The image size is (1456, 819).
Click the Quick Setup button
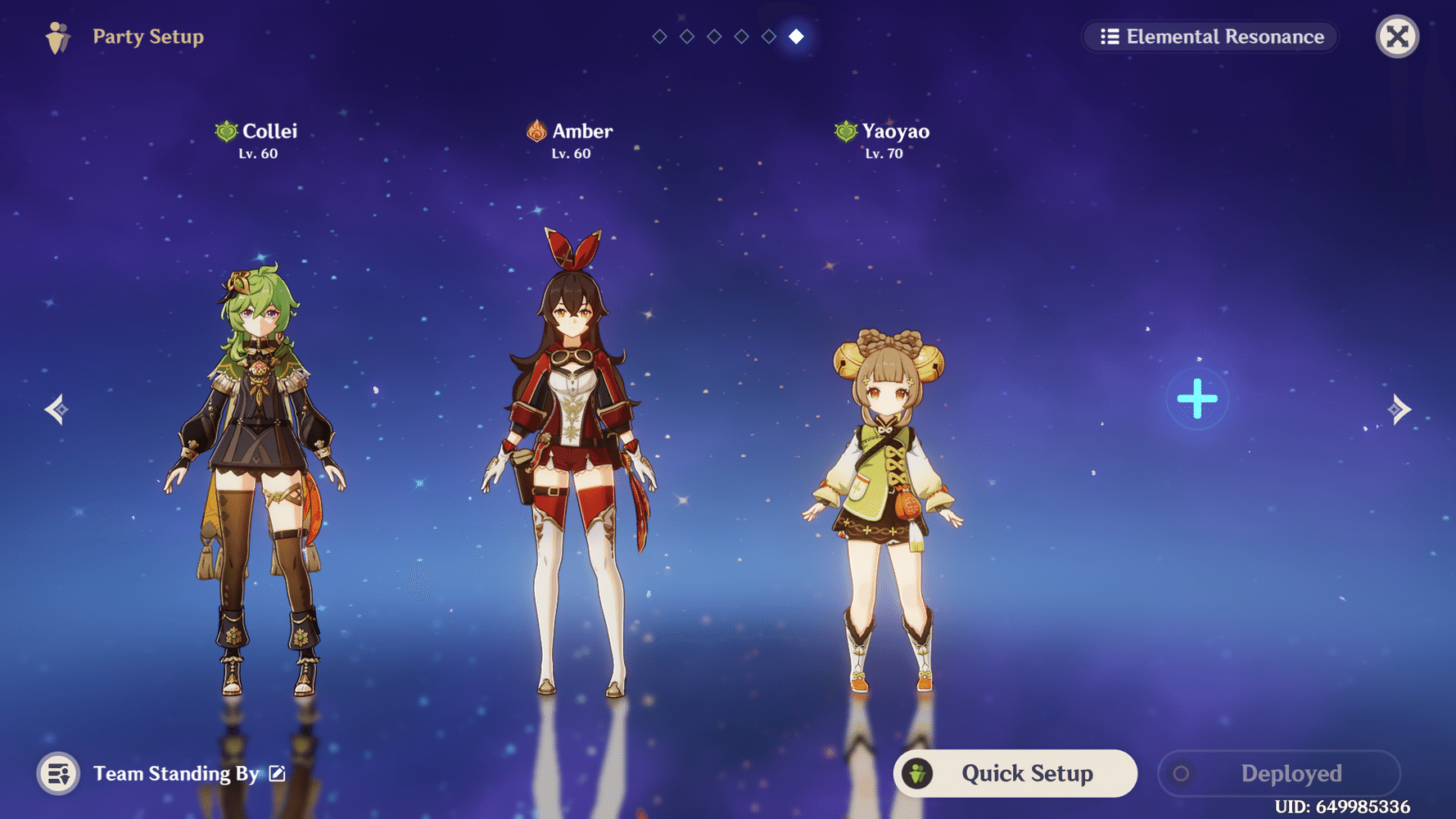[x=1015, y=773]
